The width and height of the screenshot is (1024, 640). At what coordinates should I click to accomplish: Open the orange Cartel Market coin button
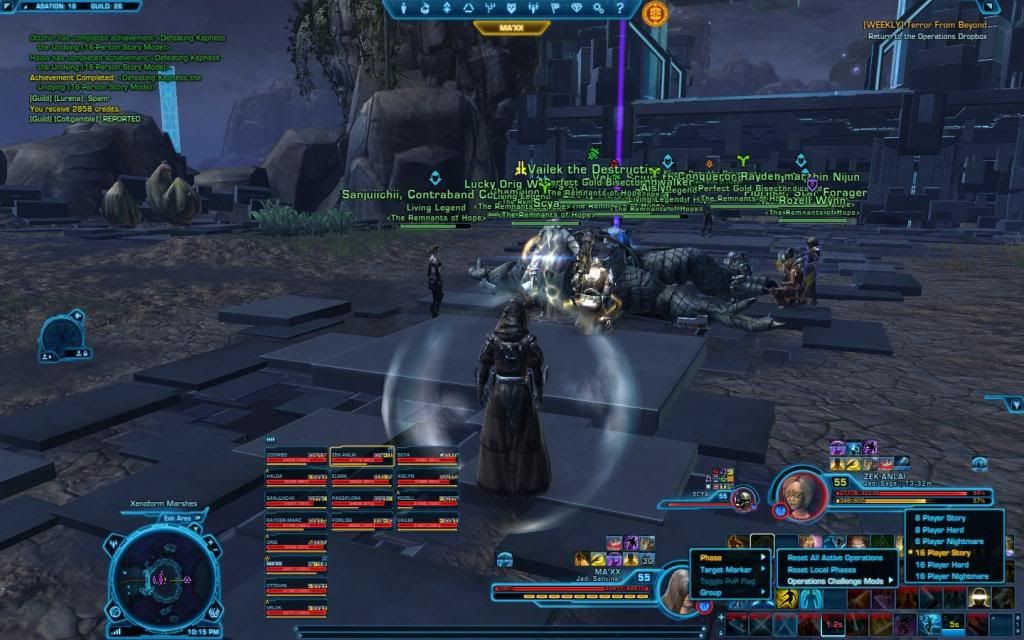tap(656, 13)
